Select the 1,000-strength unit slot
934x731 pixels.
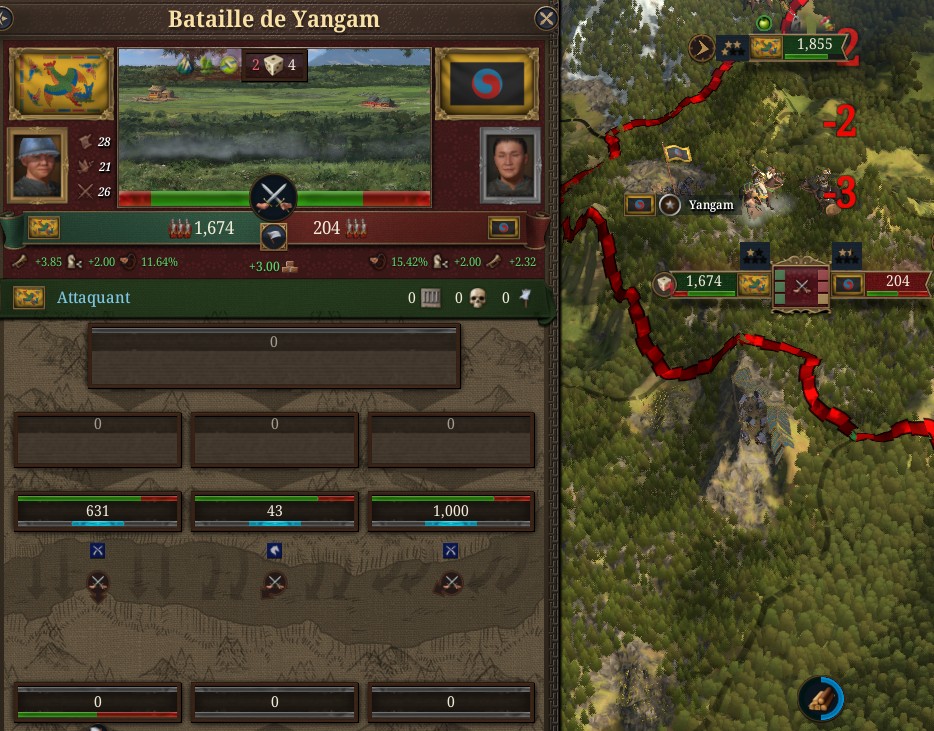(451, 511)
